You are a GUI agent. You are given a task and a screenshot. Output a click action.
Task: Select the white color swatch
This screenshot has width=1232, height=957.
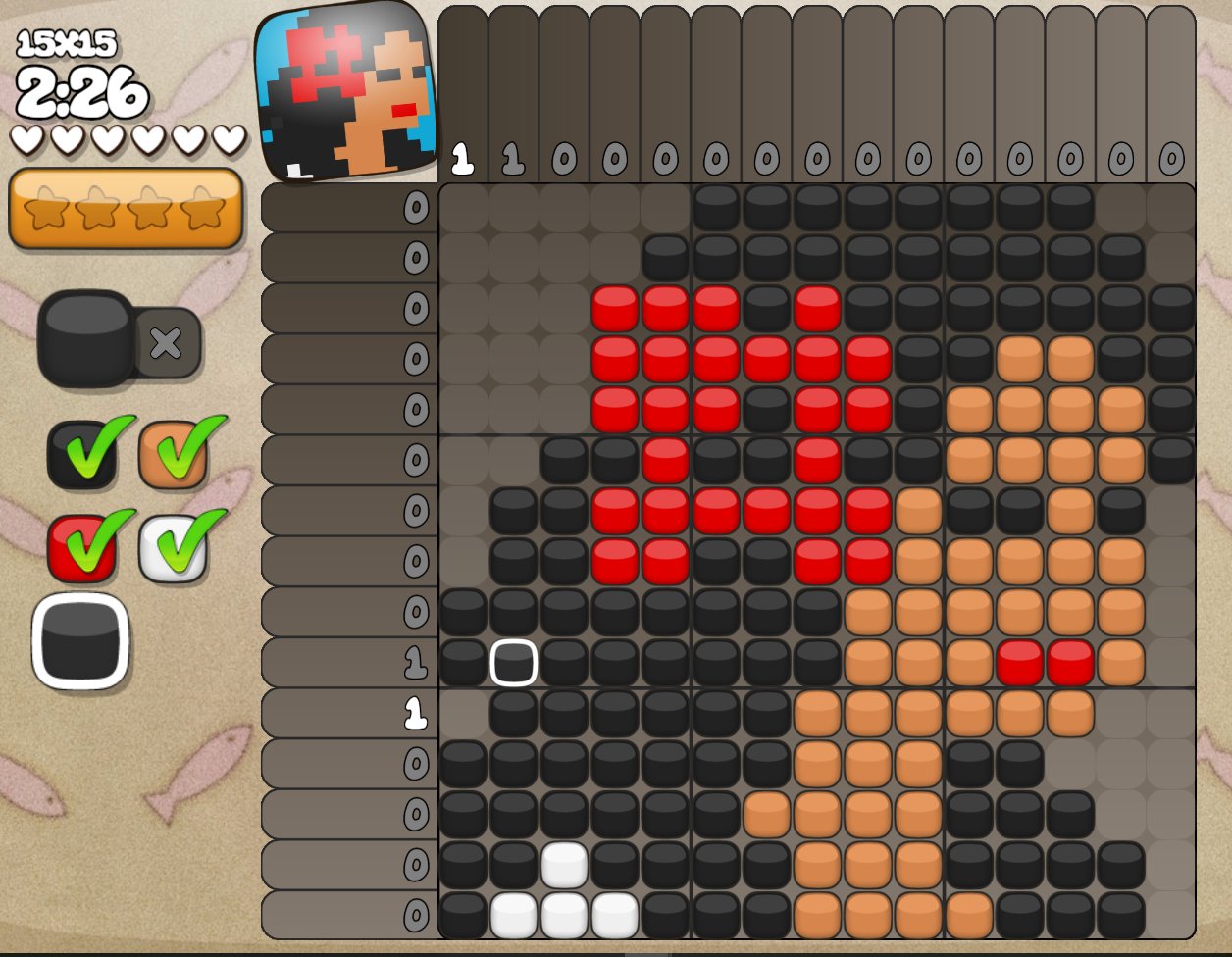click(x=173, y=547)
